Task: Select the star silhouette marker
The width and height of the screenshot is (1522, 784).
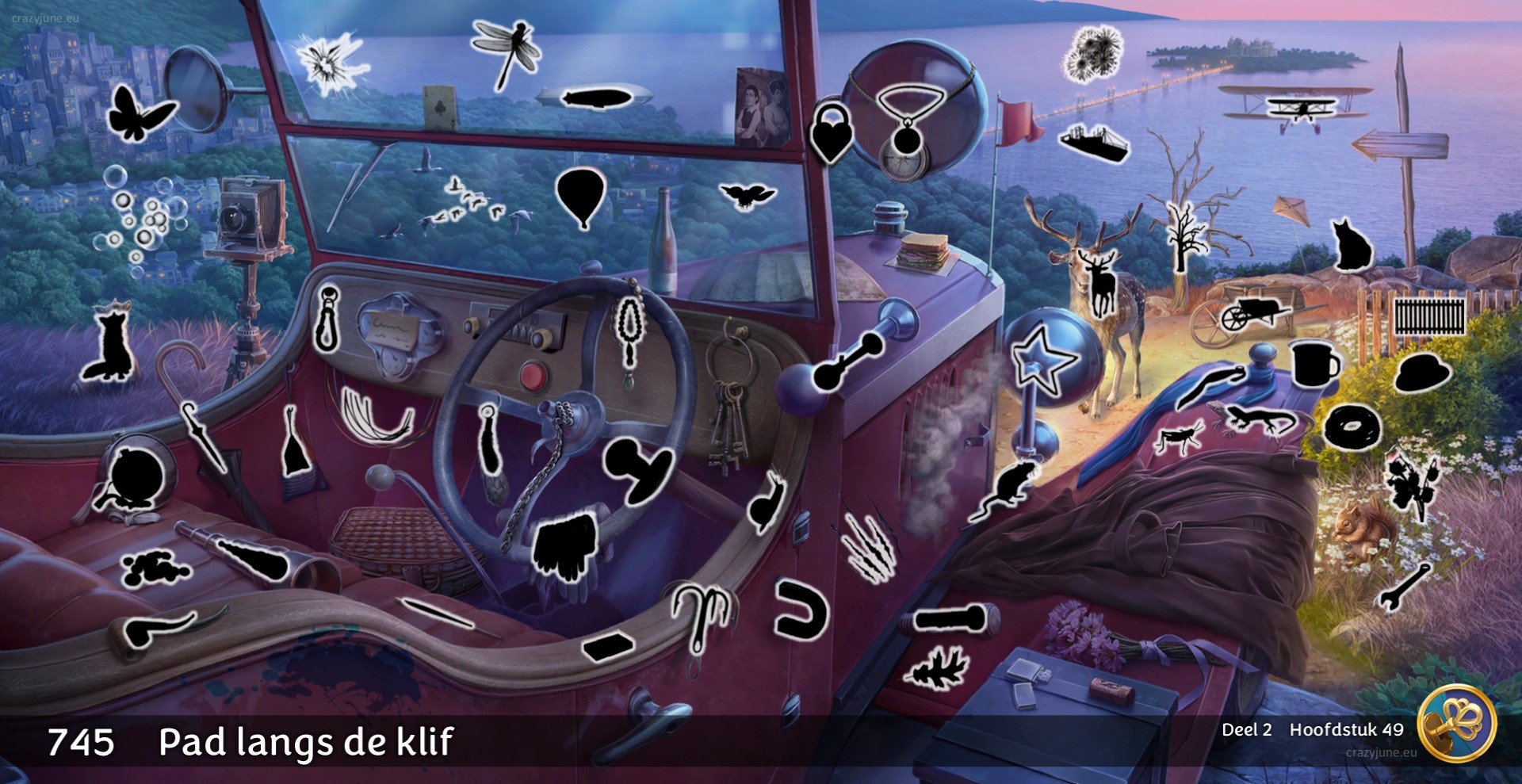Action: [x=1044, y=360]
